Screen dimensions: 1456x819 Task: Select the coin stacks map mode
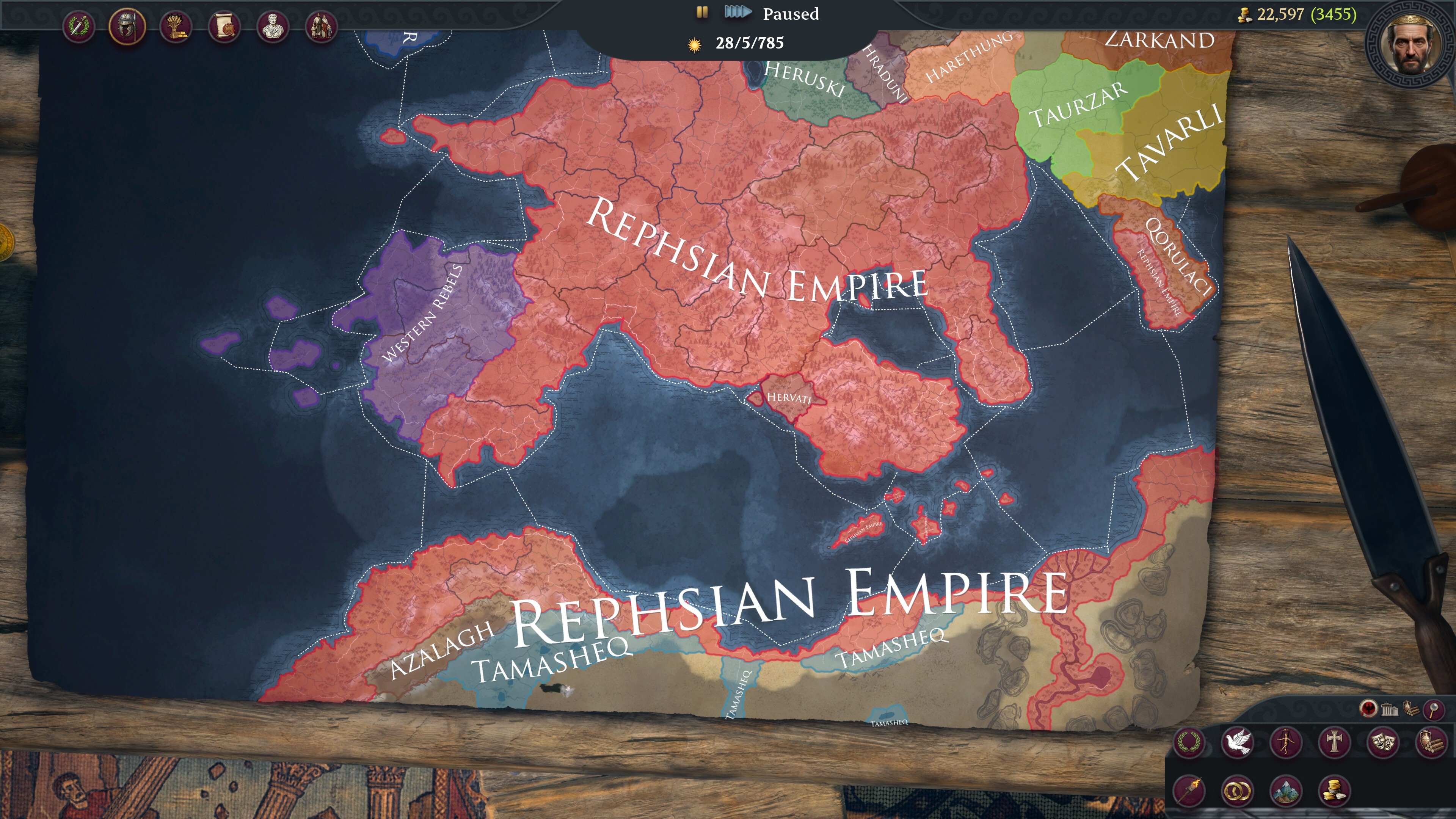point(1335,789)
